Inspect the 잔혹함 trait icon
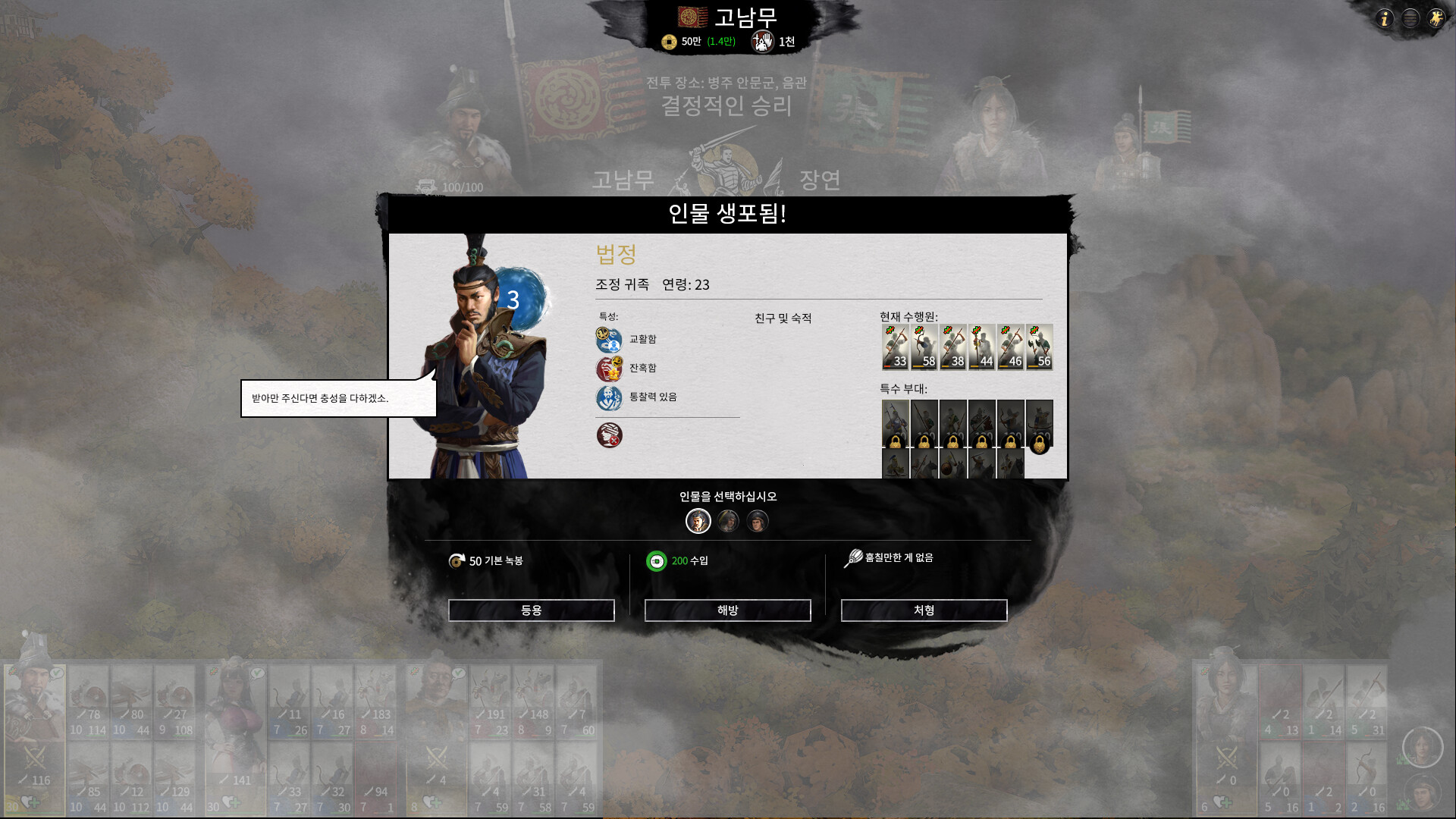Image resolution: width=1456 pixels, height=819 pixels. [608, 369]
